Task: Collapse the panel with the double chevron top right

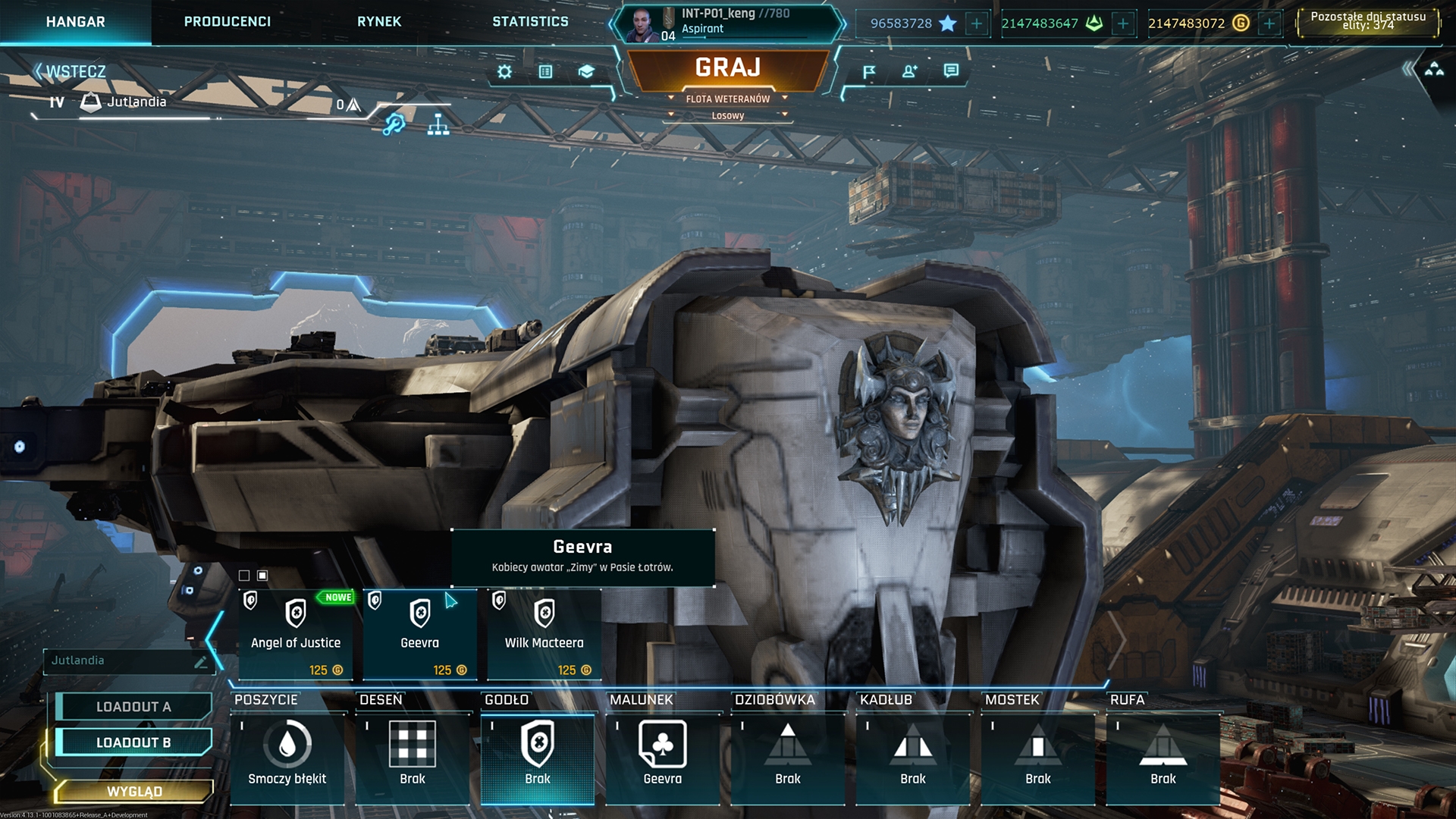Action: [1407, 67]
